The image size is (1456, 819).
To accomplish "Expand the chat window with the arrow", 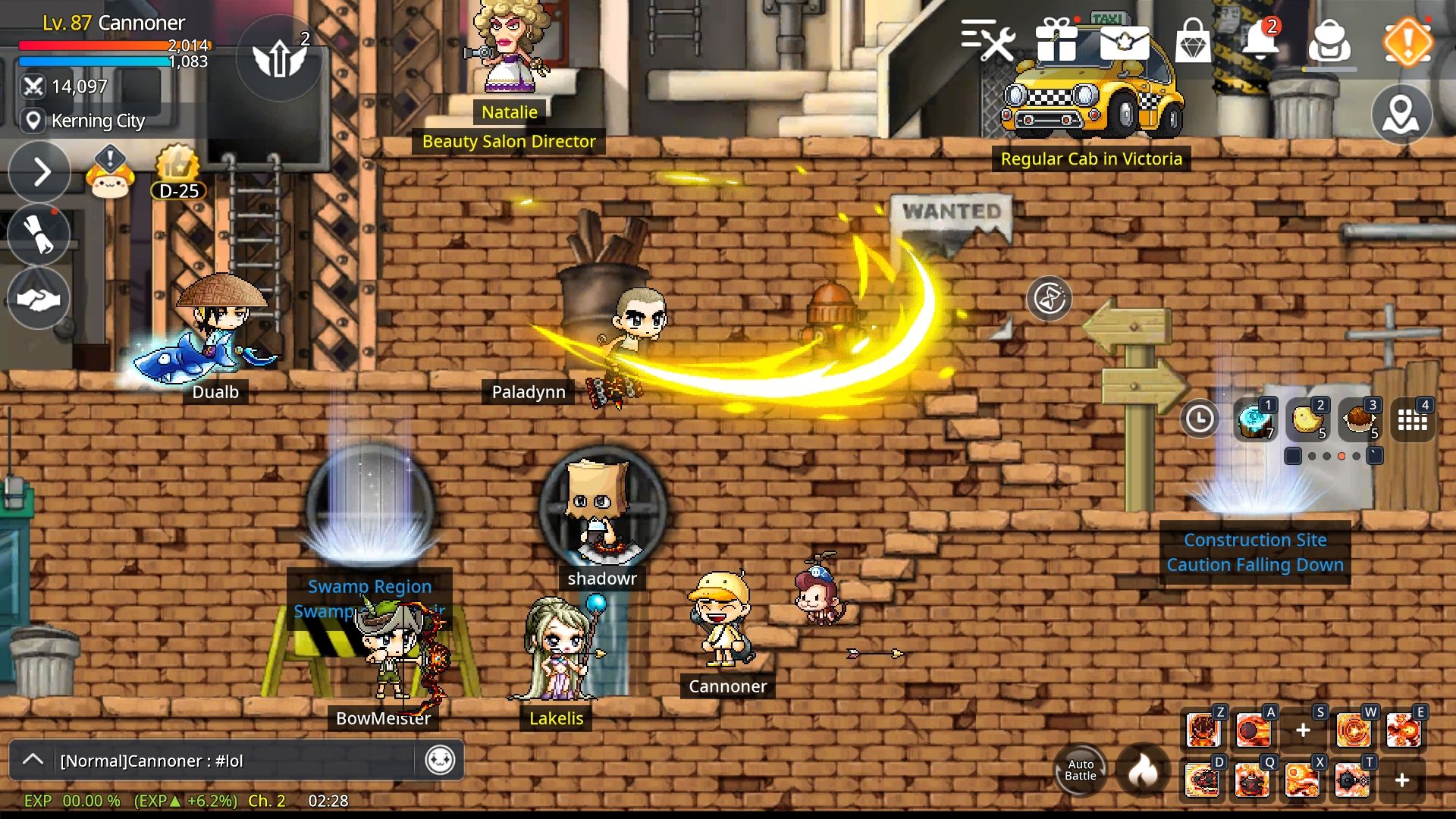I will point(33,760).
